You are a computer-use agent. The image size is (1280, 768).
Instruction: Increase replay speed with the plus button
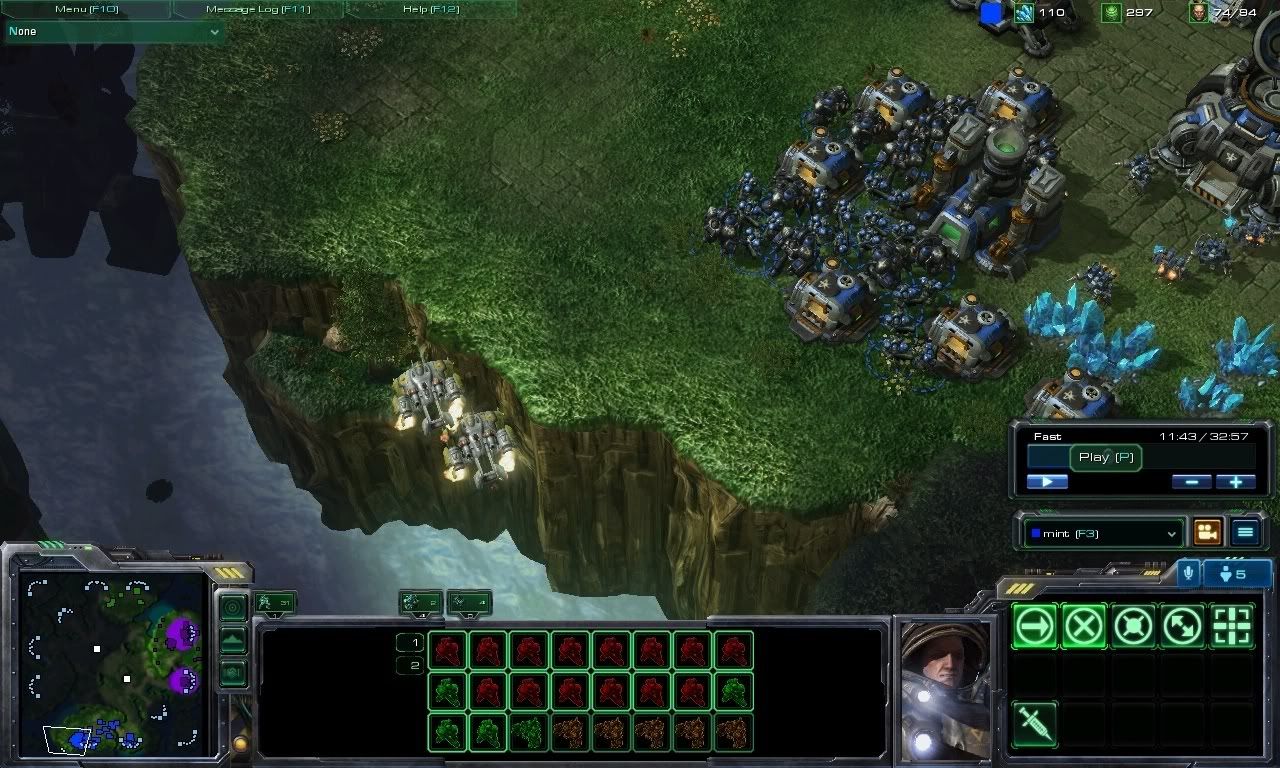coord(1235,482)
